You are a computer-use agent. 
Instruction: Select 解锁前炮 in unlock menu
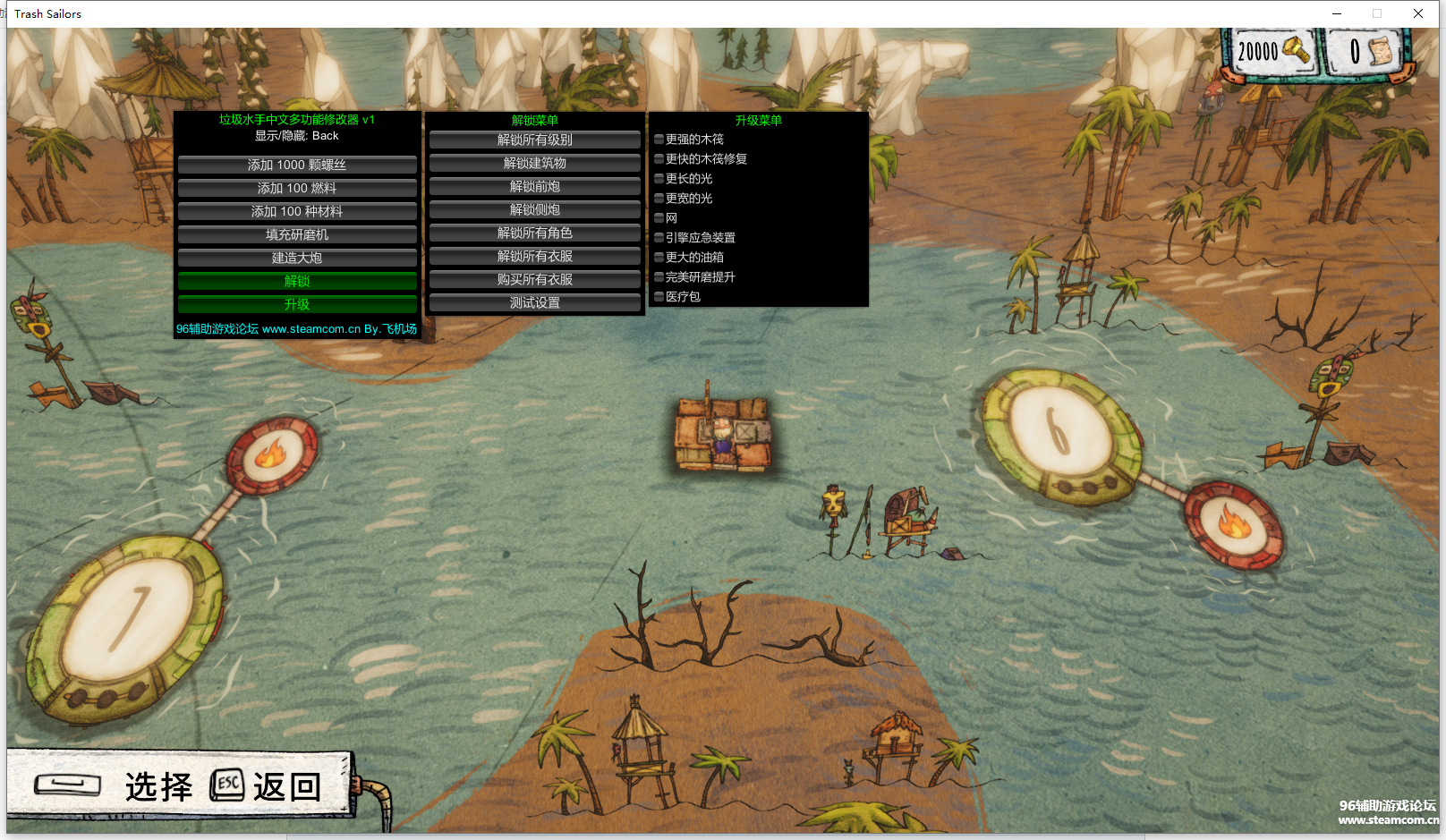pos(534,187)
